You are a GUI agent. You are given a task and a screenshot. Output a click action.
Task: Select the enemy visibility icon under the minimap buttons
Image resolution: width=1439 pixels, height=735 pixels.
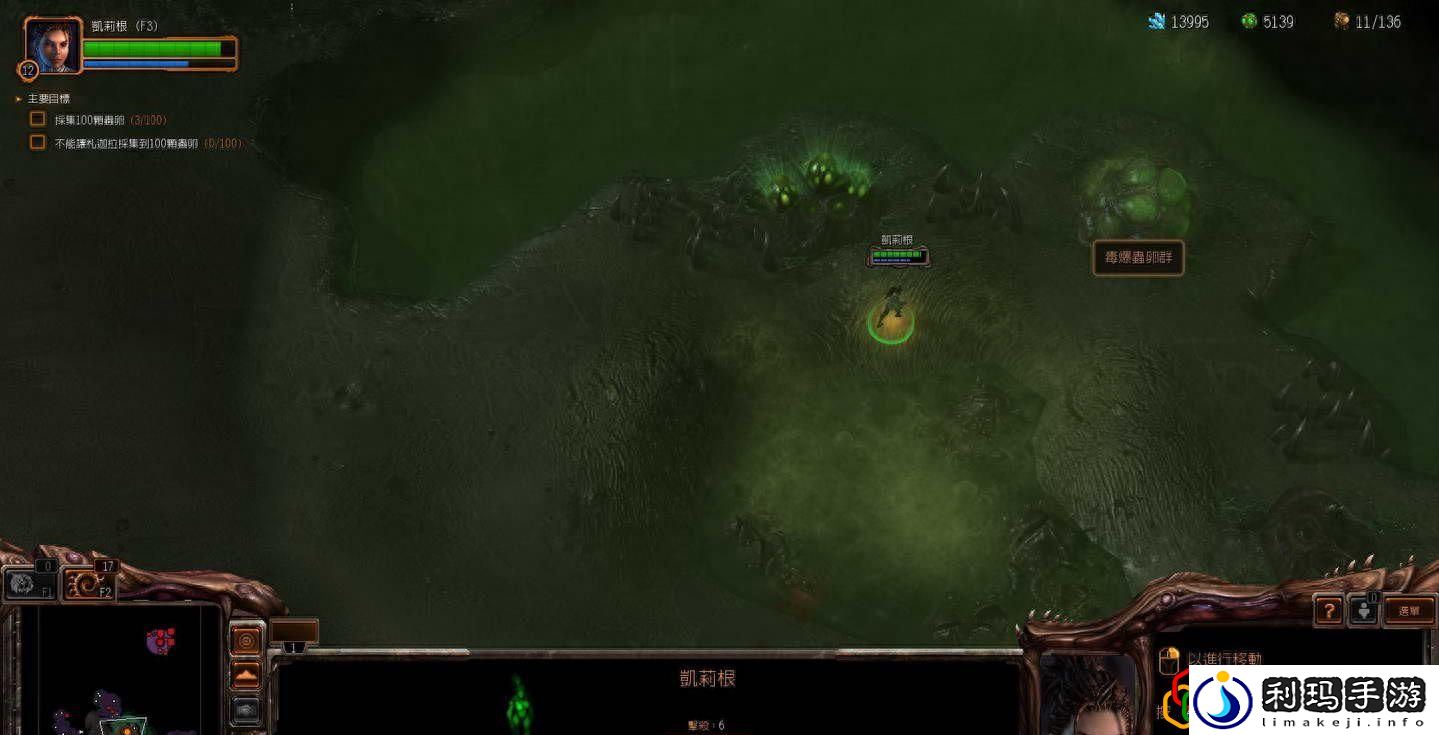point(246,709)
